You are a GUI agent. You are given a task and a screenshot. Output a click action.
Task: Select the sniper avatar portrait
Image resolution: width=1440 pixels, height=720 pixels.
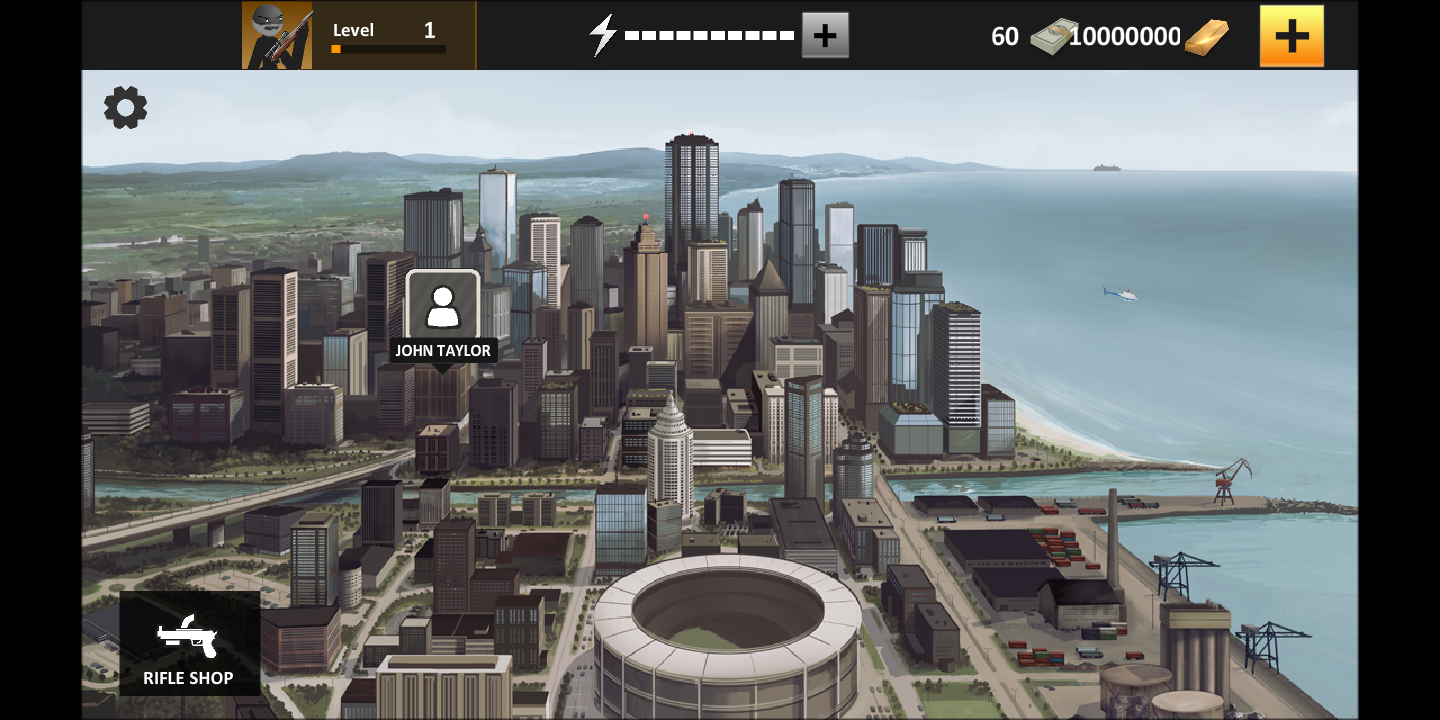tap(277, 34)
